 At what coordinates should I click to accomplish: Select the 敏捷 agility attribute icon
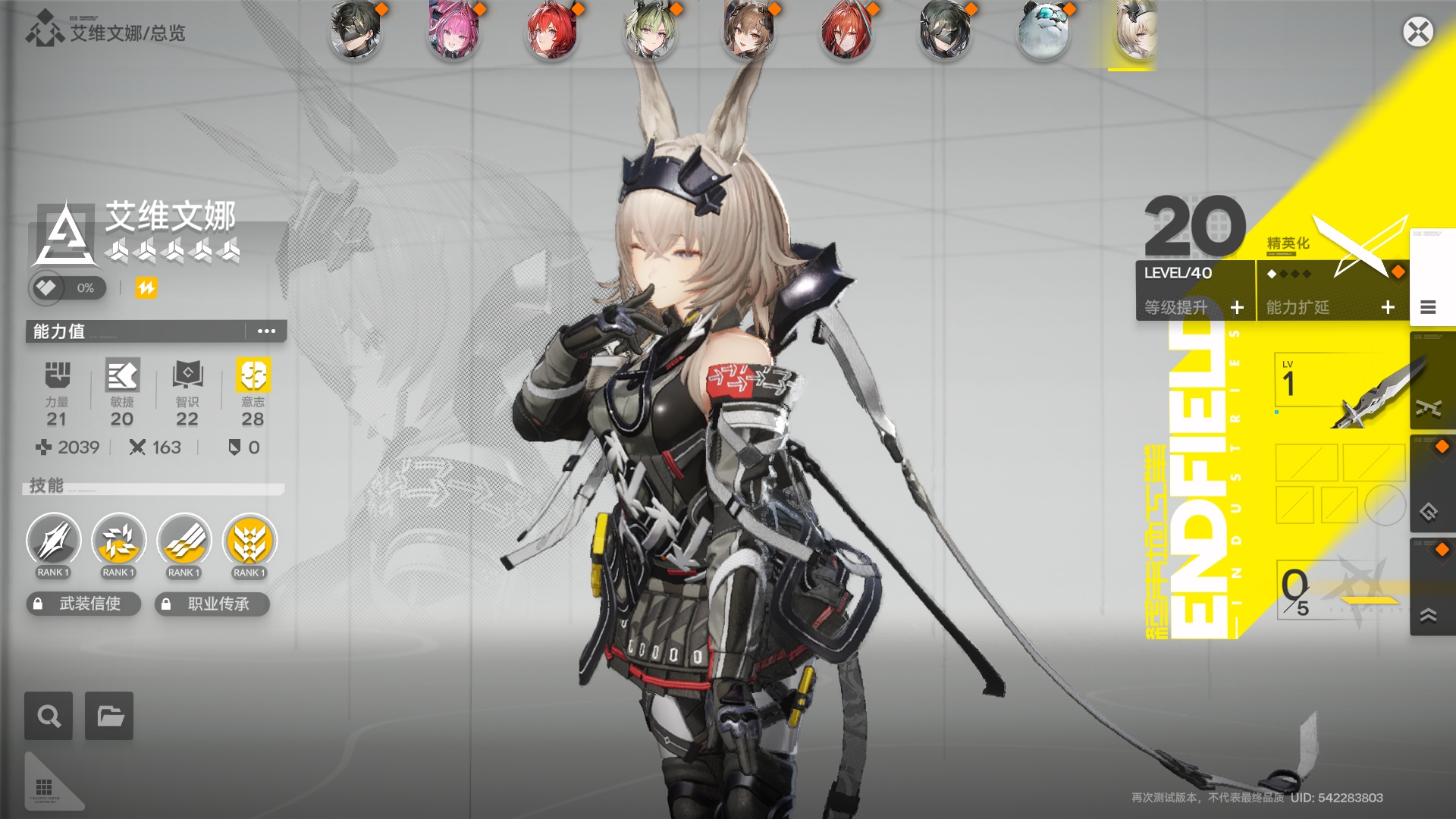[121, 377]
